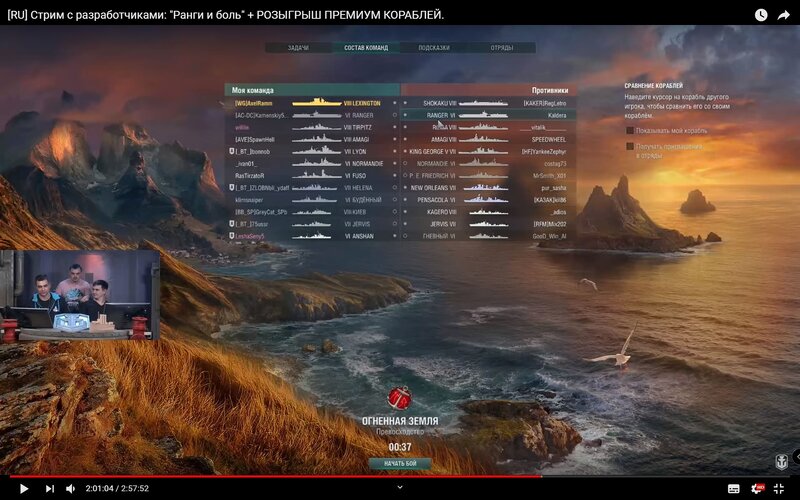The image size is (800, 500).
Task: Show the Отряды tab
Action: pos(502,48)
